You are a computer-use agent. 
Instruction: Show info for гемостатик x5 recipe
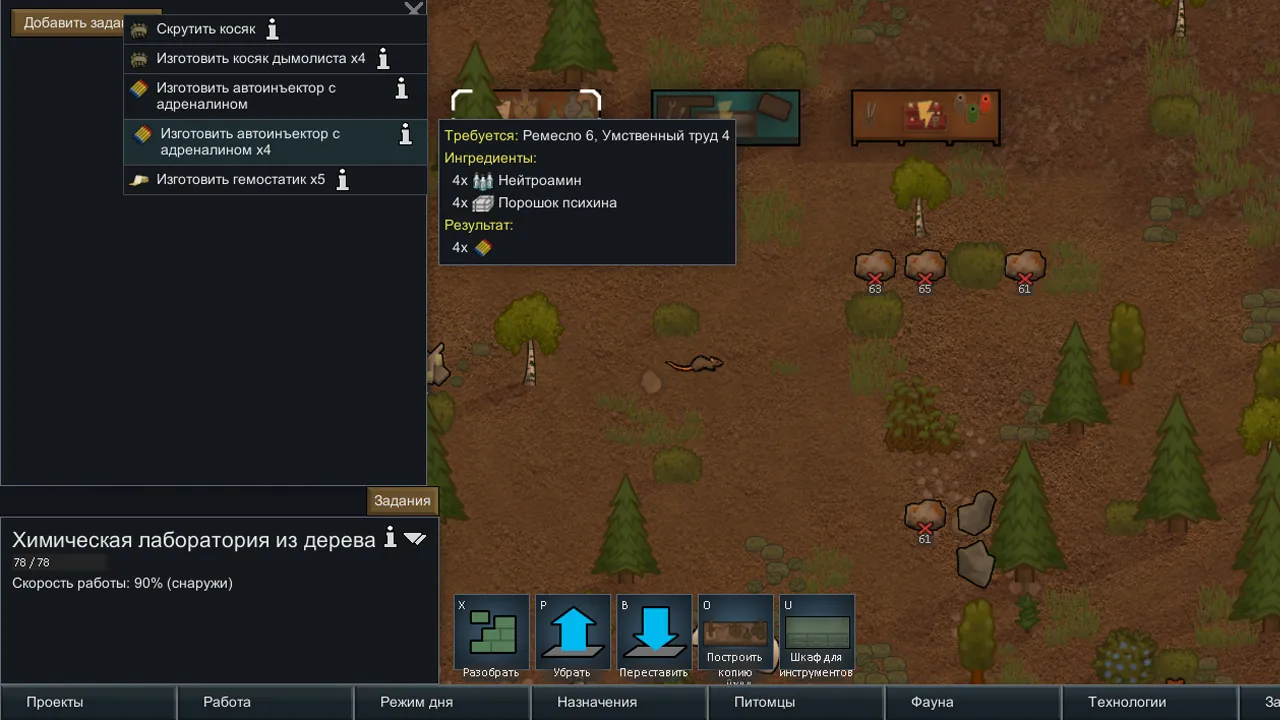(x=343, y=180)
